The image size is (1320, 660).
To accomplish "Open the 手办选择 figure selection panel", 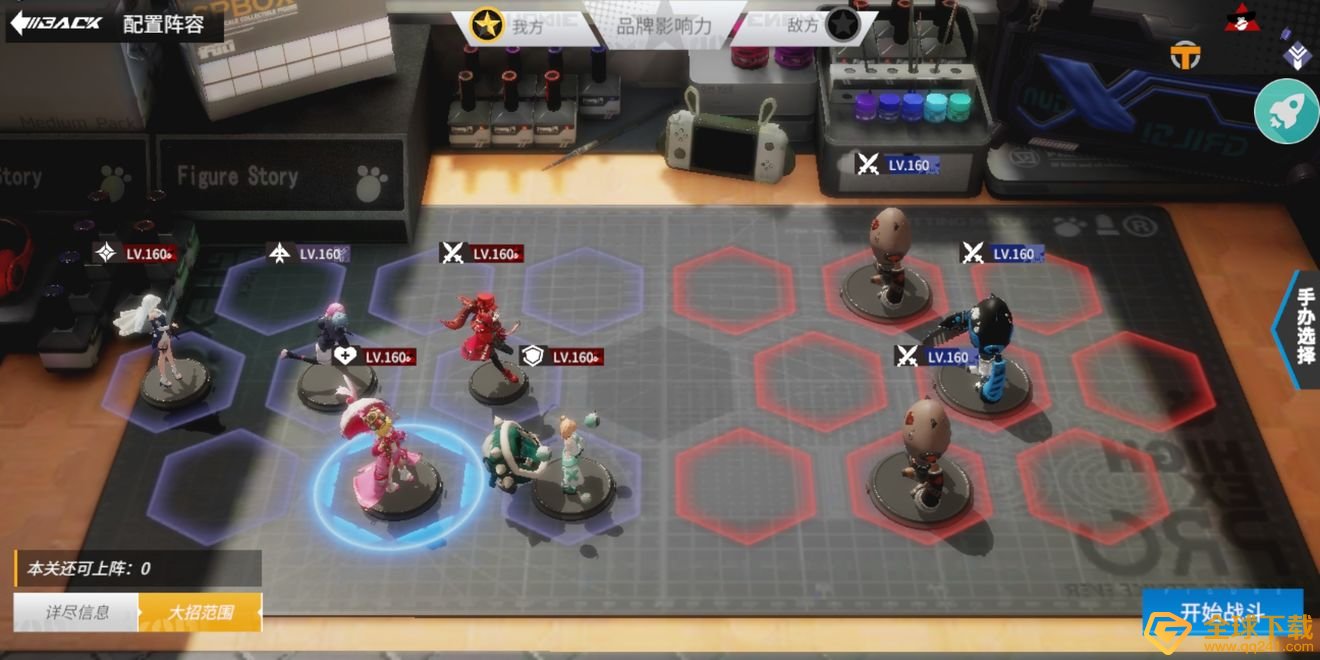I will (x=1304, y=326).
